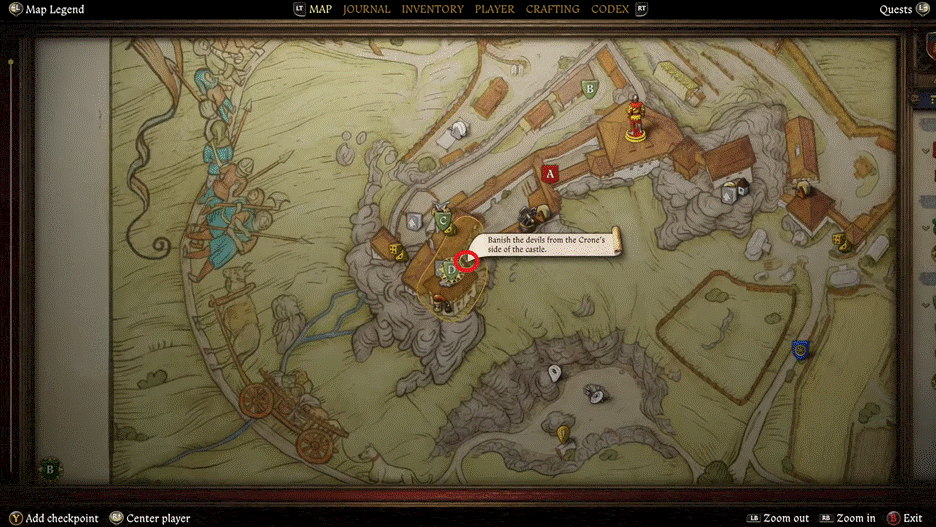Zoom in on the map
Viewport: 936px width, 527px height.
coord(853,518)
